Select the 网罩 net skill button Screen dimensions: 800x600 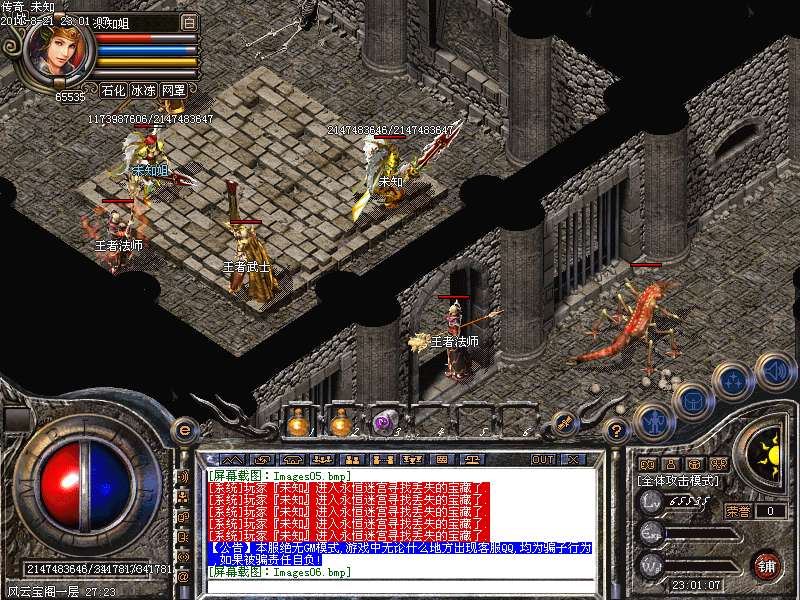pyautogui.click(x=173, y=90)
